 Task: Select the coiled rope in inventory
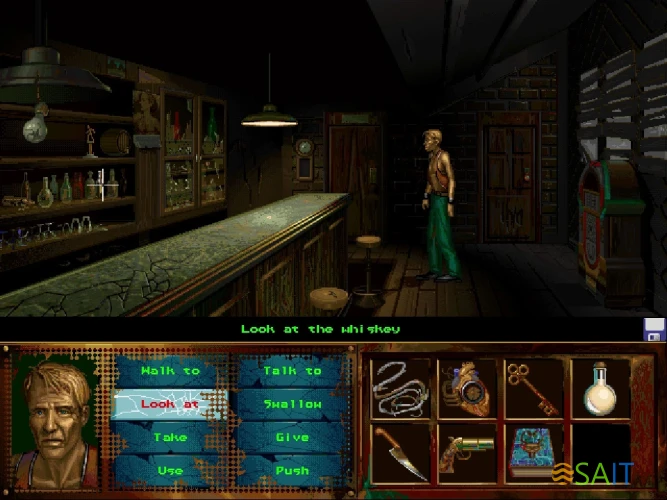pos(400,387)
